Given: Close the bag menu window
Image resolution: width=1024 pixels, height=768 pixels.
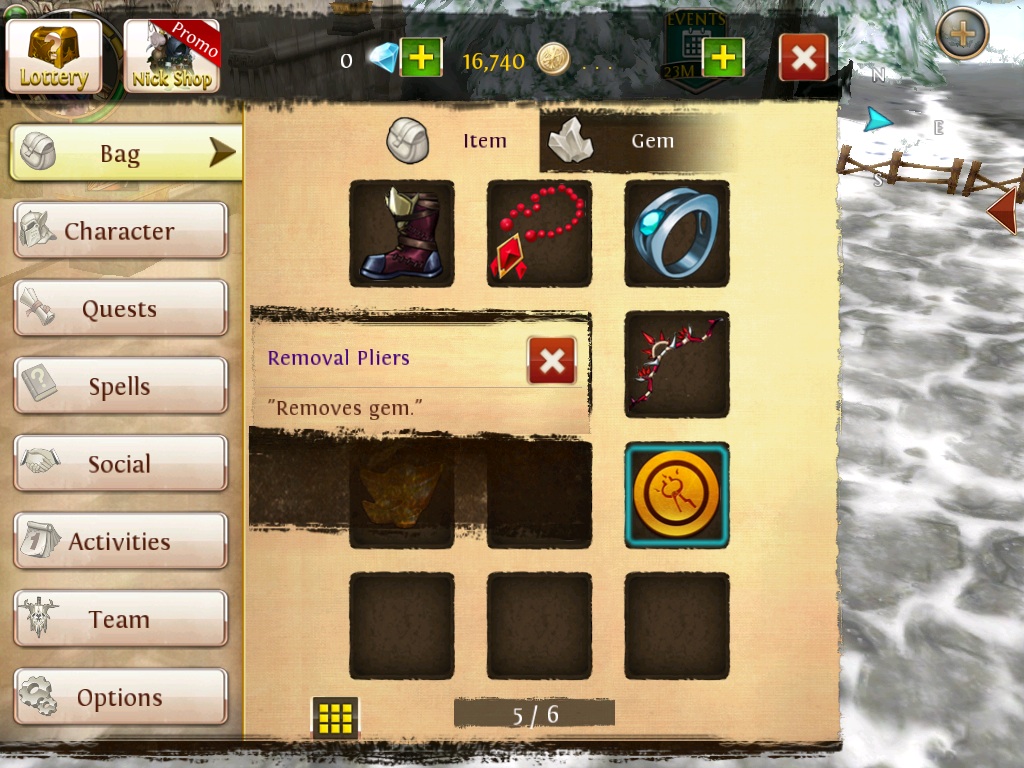Looking at the screenshot, I should coord(803,58).
